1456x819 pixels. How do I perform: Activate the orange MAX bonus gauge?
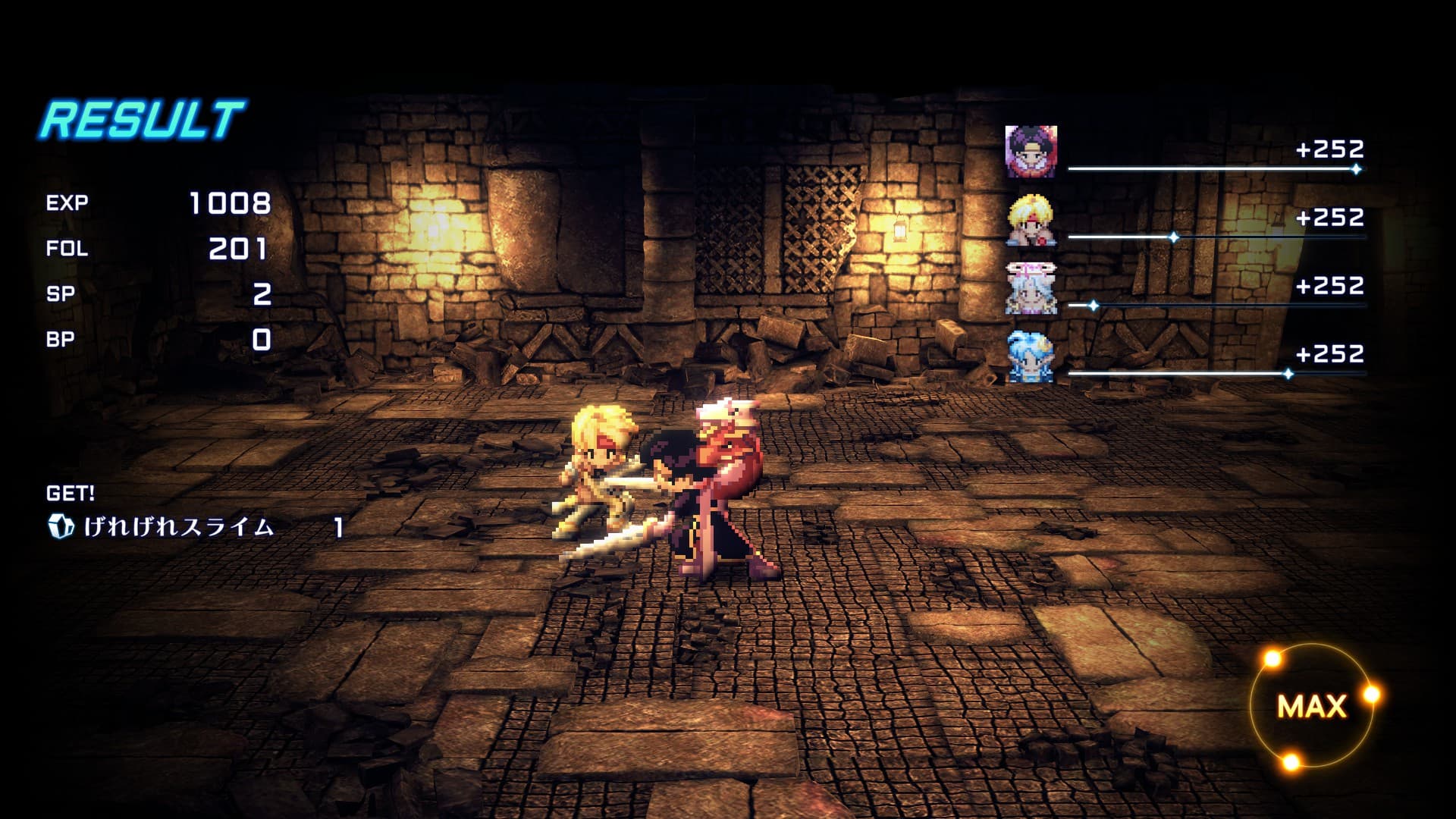(x=1312, y=706)
